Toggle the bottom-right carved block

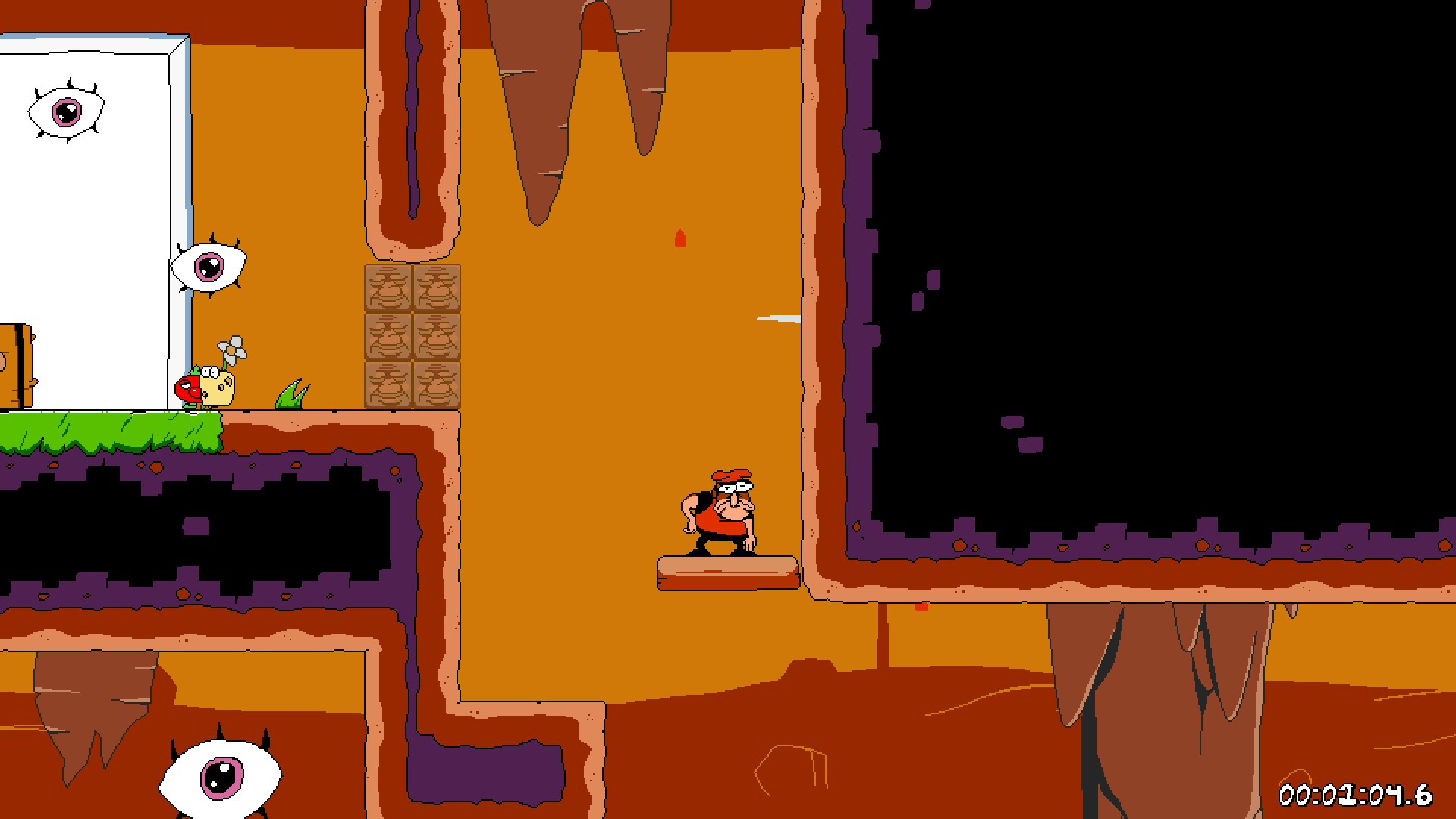438,385
